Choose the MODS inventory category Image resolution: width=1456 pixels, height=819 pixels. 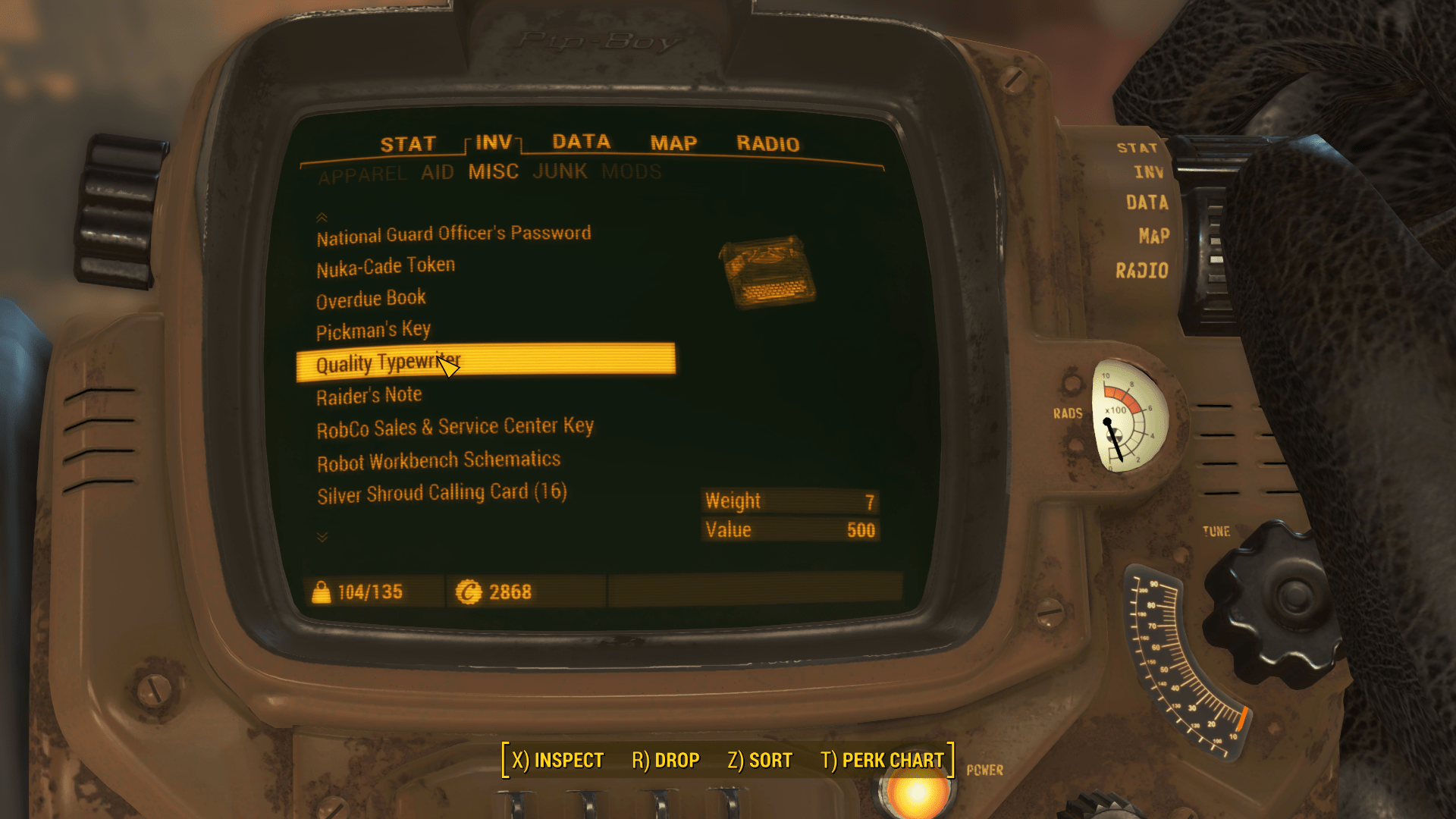(x=631, y=172)
